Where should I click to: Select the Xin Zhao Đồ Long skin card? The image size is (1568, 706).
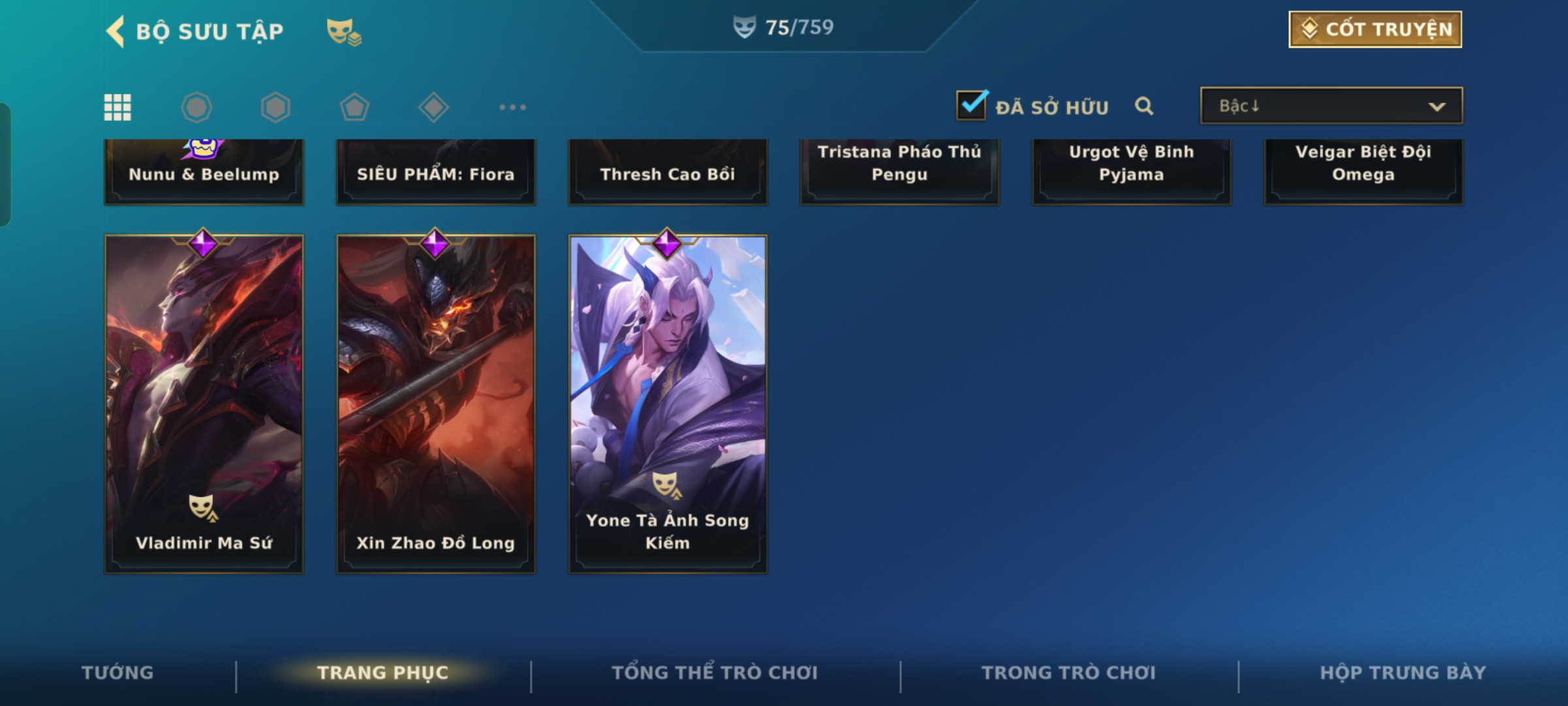pyautogui.click(x=436, y=404)
